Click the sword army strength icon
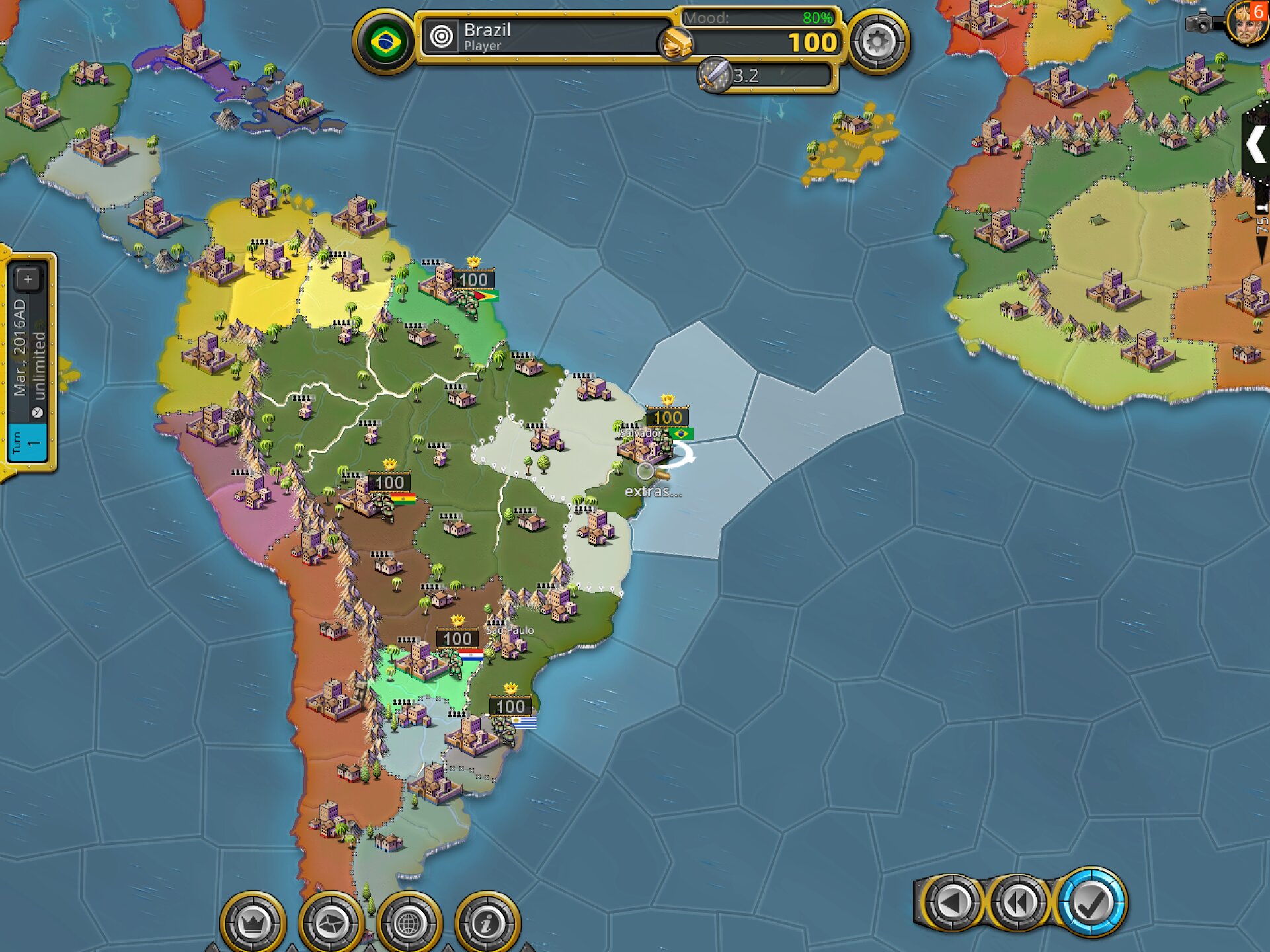 coord(714,75)
